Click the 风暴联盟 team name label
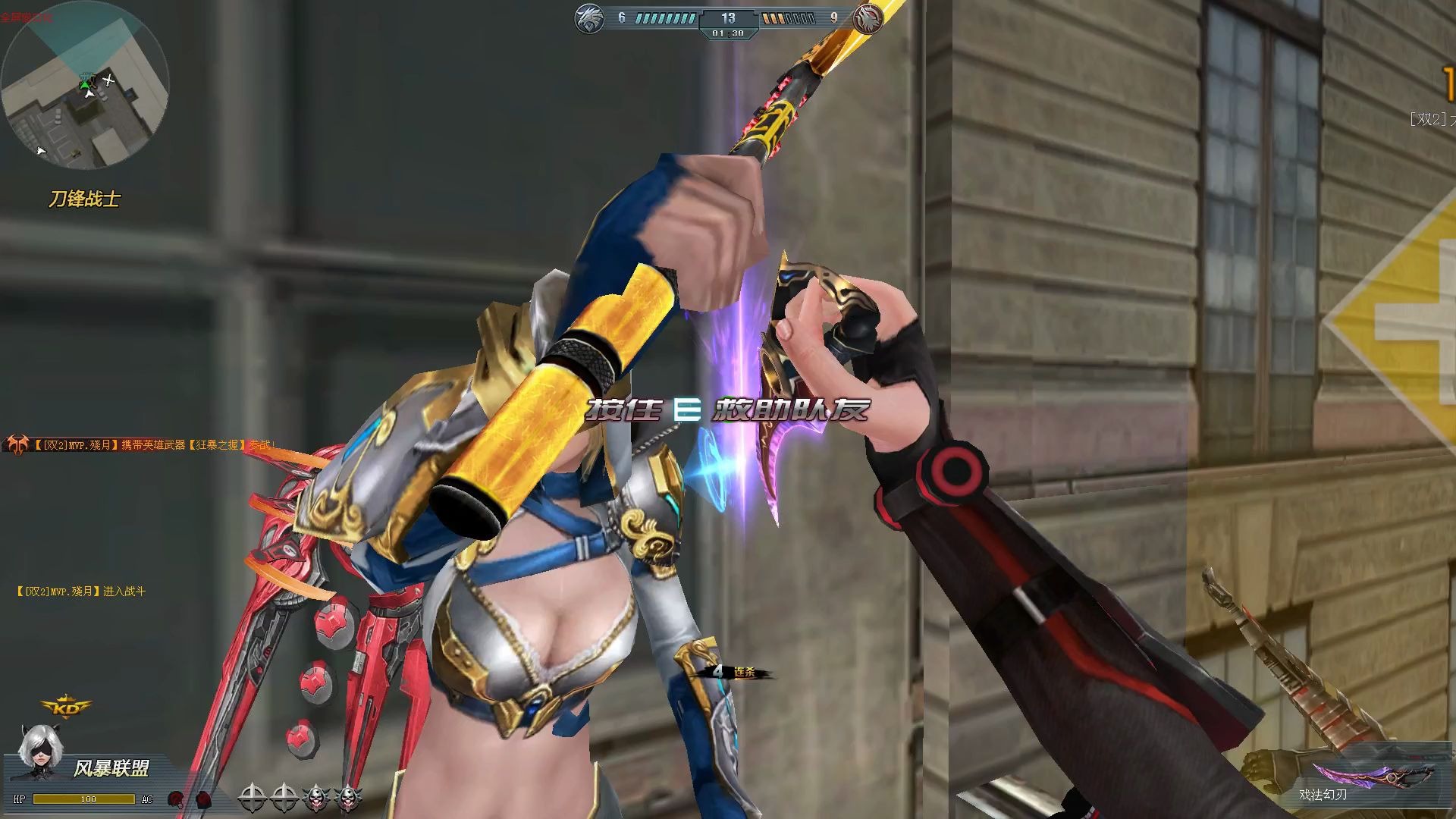Screen dimensions: 1456x819 tap(111, 768)
